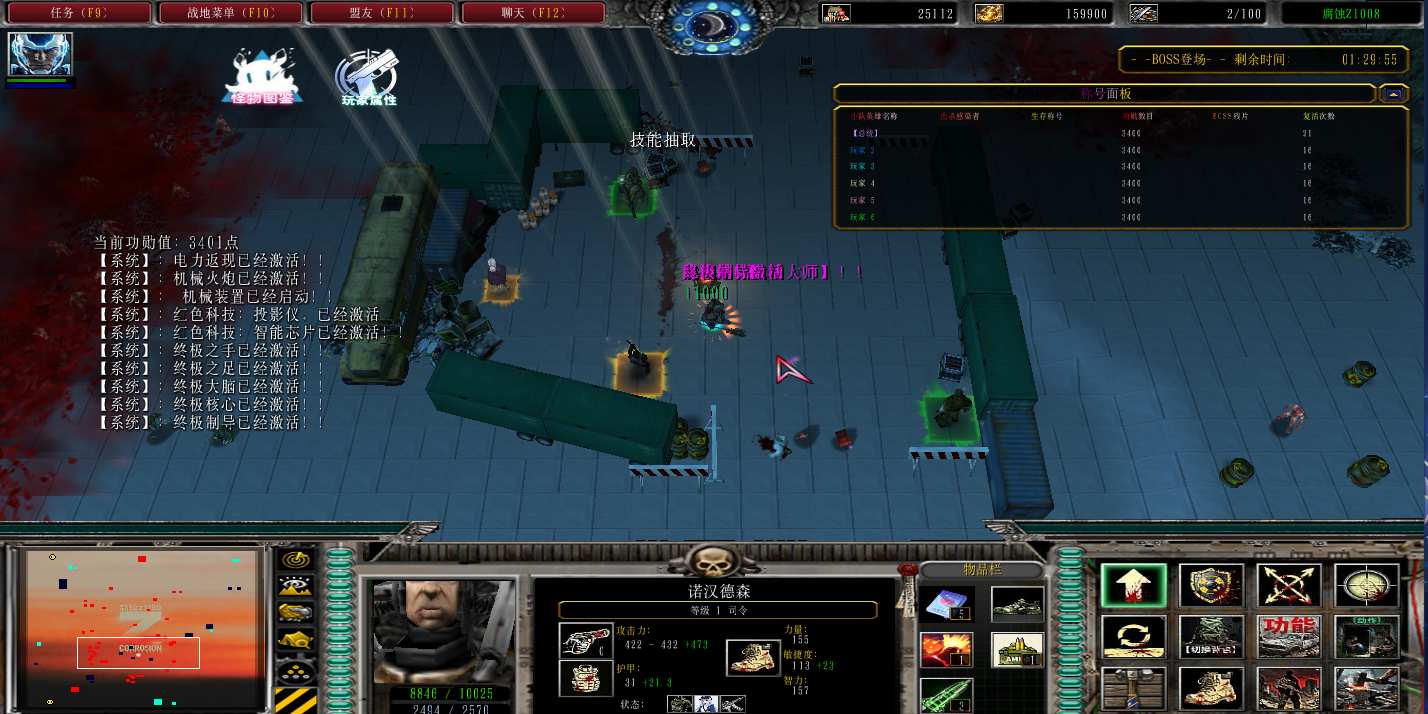
Task: Activate the 切换武器 weapon switch ability
Action: click(1211, 637)
